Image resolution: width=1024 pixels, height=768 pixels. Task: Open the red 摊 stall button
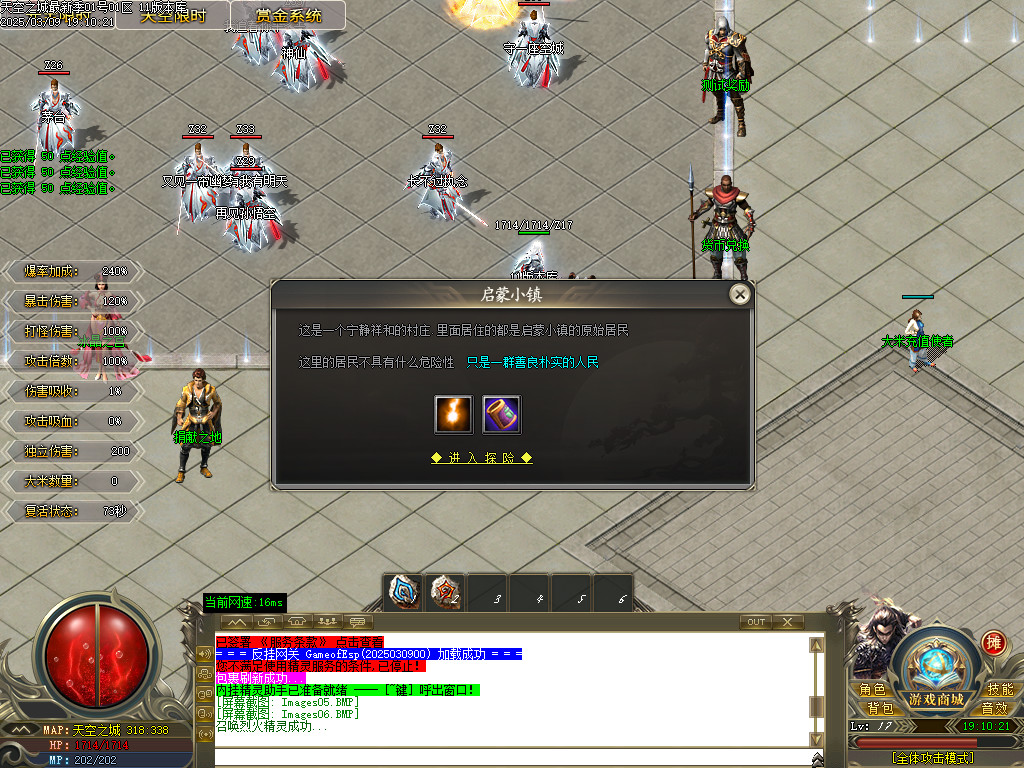(x=993, y=642)
